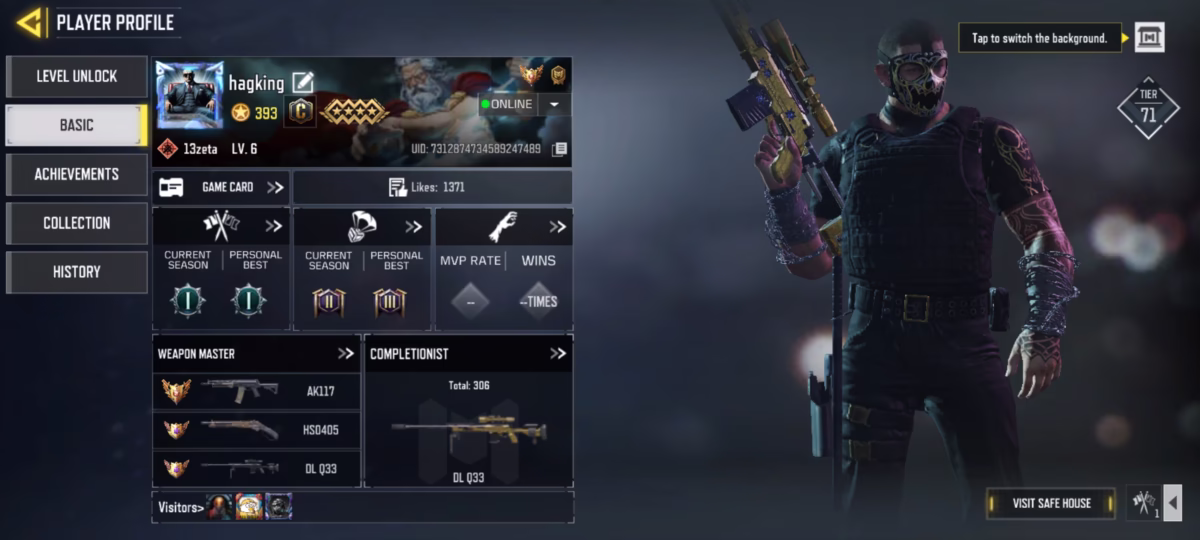
Task: Go back using the yellow arrow
Action: (29, 22)
